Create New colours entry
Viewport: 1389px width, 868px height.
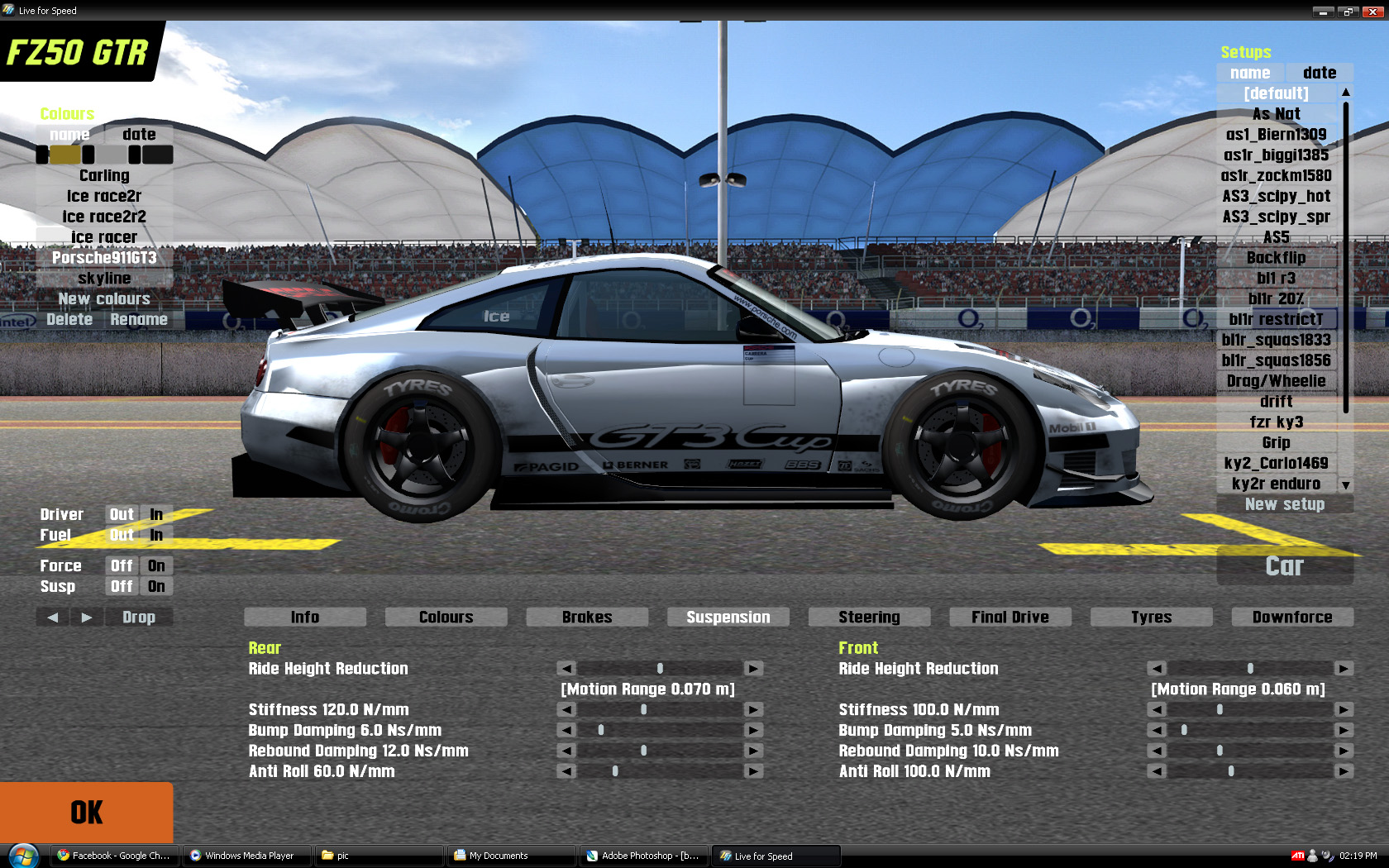(104, 299)
